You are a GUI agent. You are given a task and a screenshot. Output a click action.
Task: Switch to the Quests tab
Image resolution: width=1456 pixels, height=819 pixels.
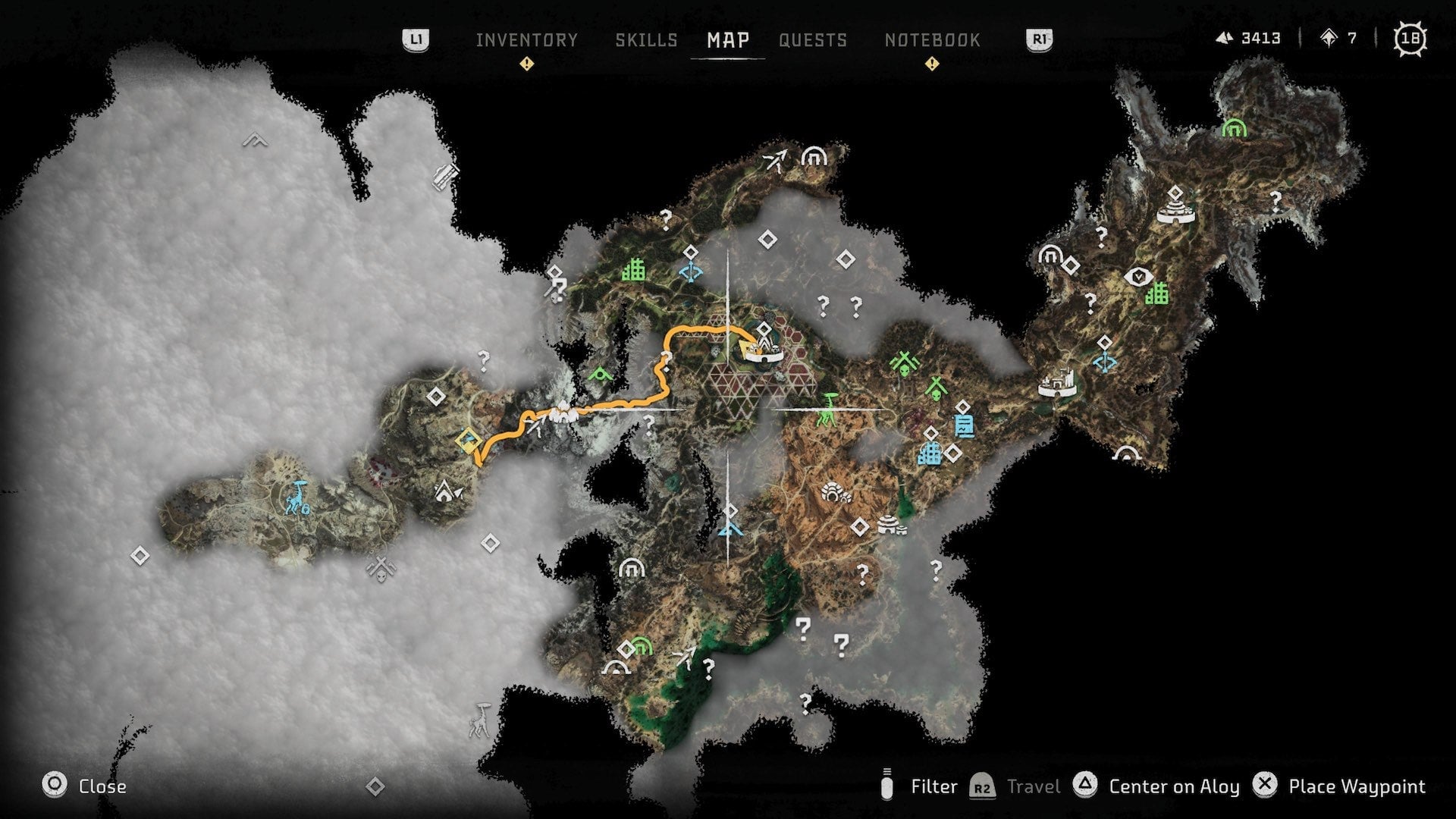tap(814, 40)
